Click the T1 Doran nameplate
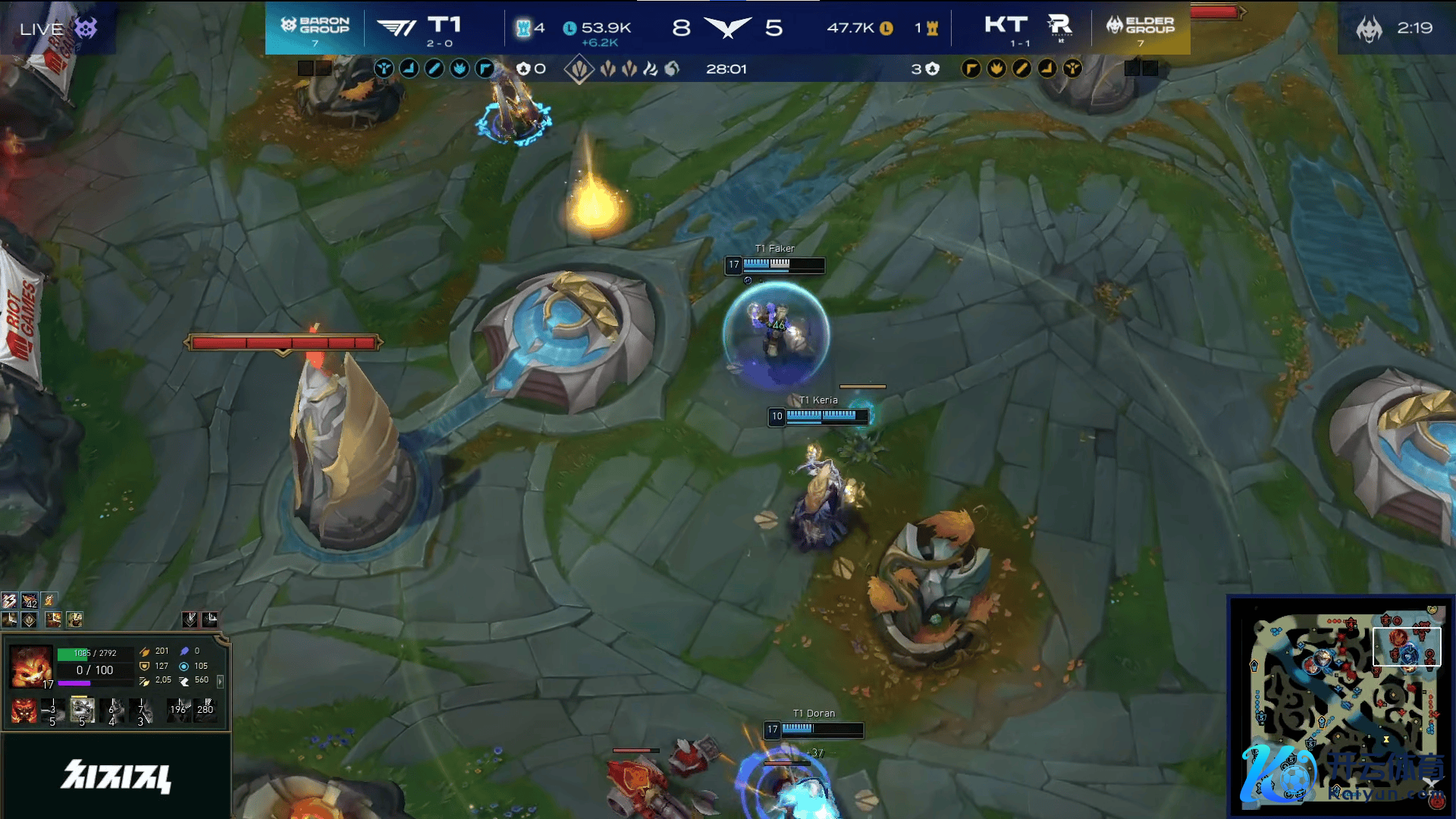The image size is (1456, 819). coord(814,714)
